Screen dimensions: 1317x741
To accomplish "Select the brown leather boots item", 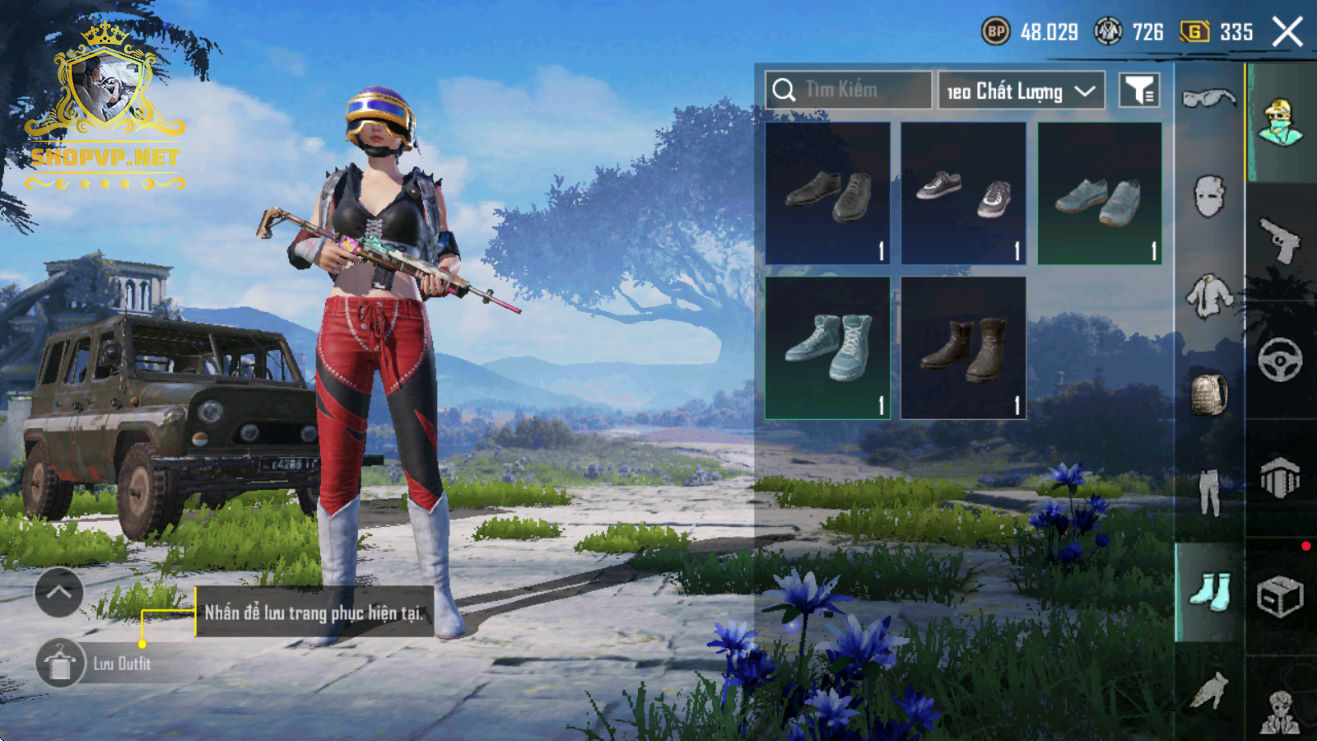I will coord(963,347).
